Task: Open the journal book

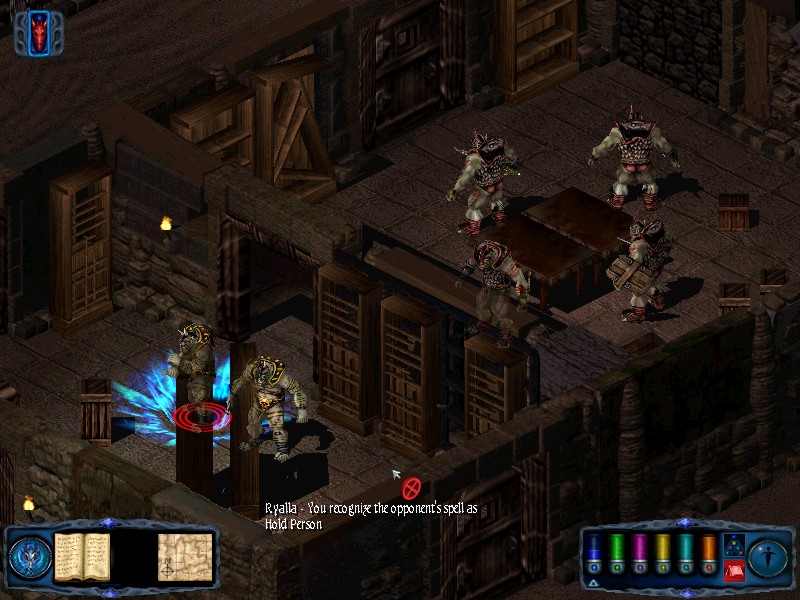Action: pos(81,556)
